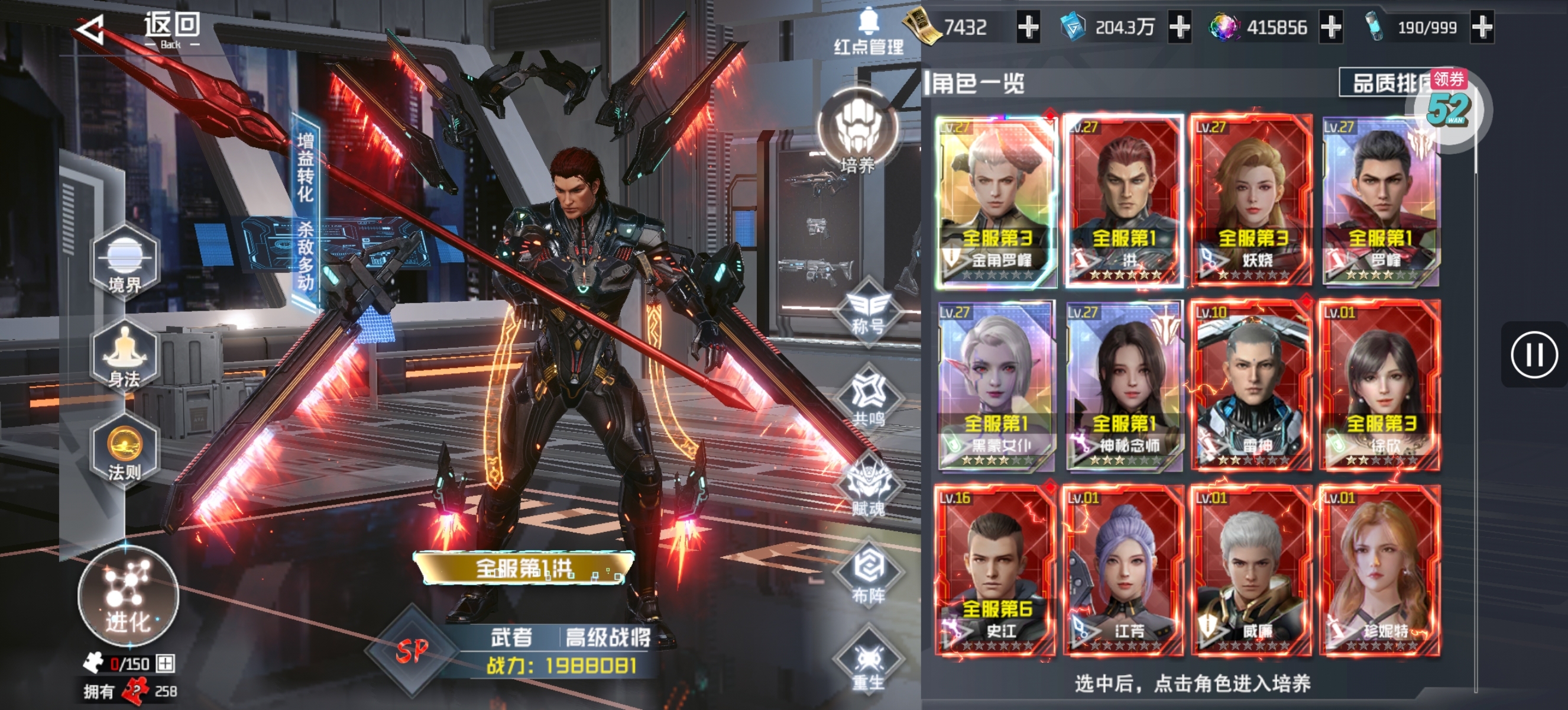The width and height of the screenshot is (1568, 710).
Task: Go back using the 返回 button
Action: click(140, 29)
